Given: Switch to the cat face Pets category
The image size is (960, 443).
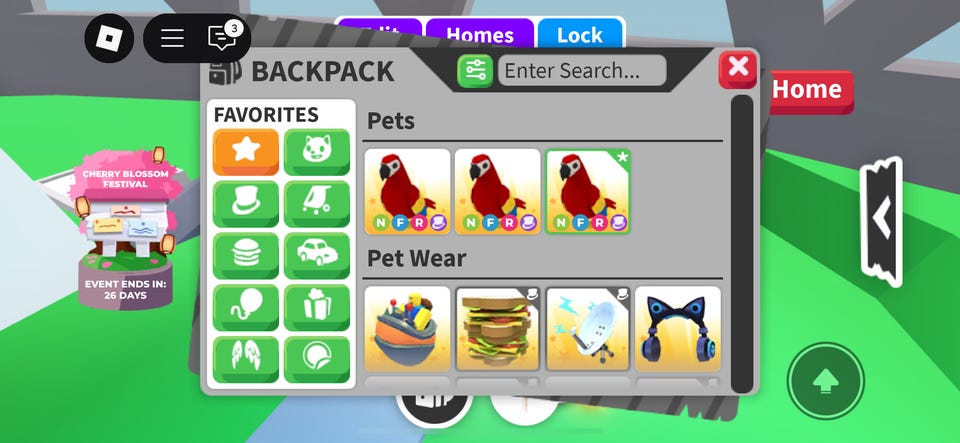Looking at the screenshot, I should (317, 152).
